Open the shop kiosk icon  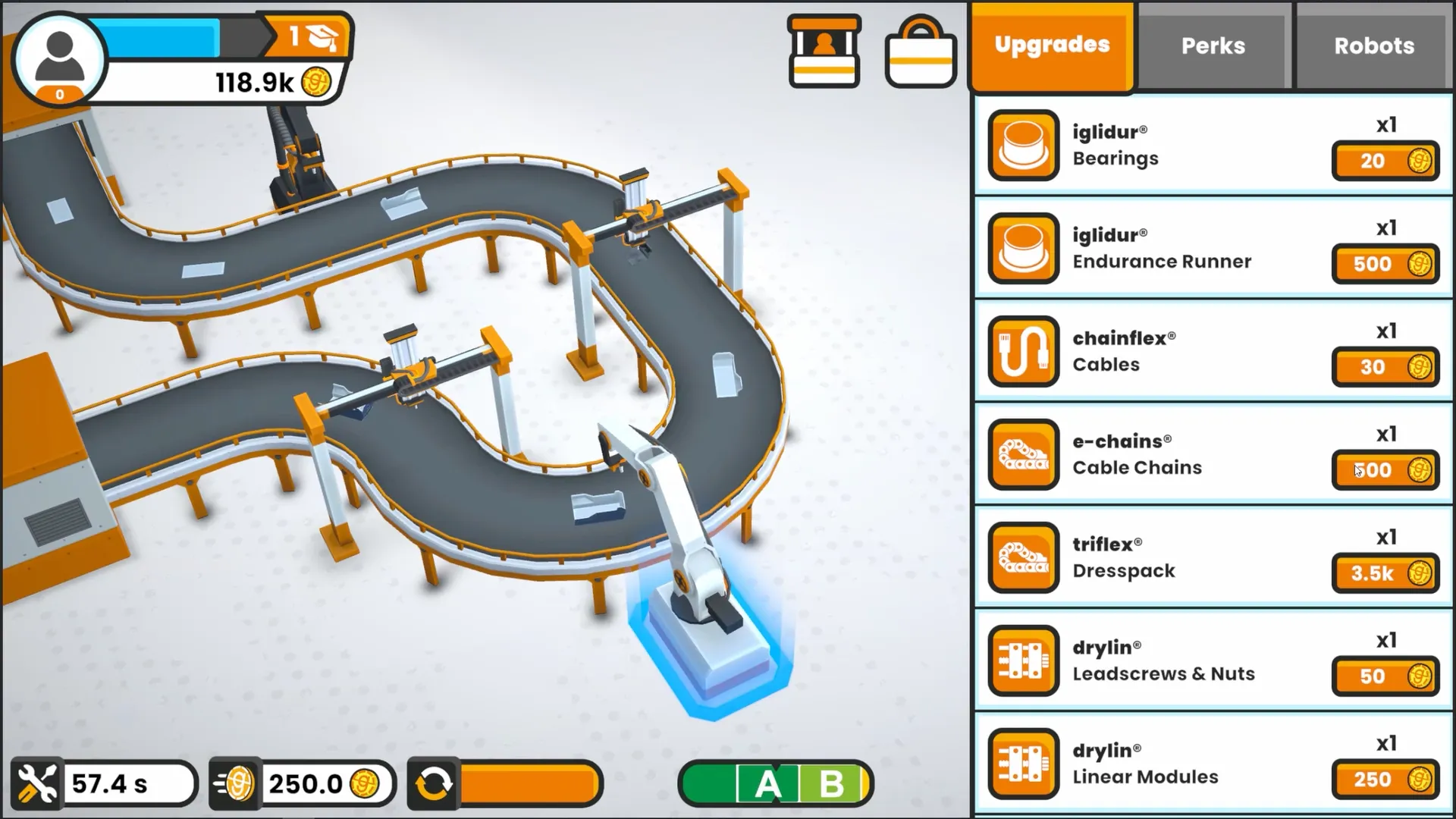click(824, 49)
